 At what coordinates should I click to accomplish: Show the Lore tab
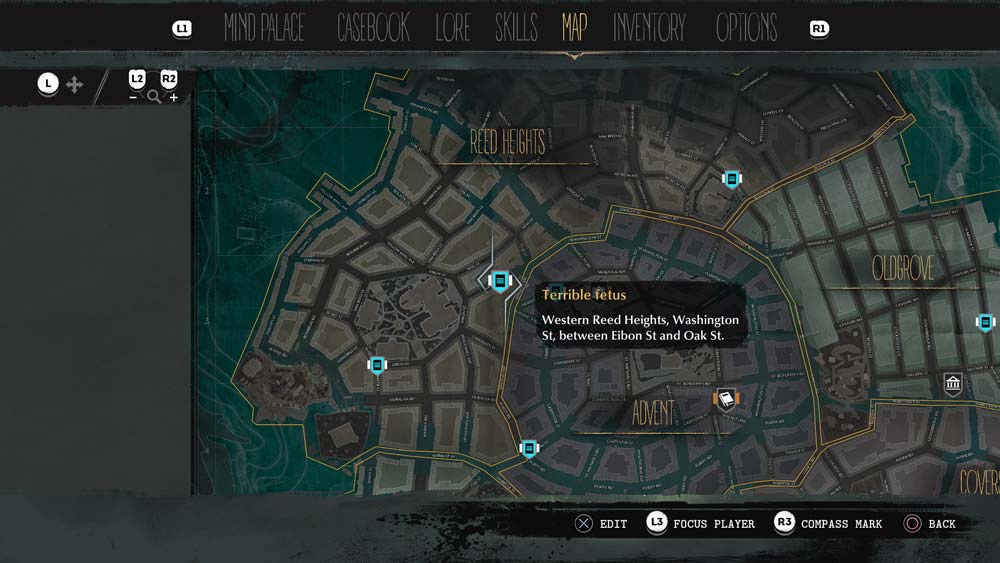click(452, 28)
